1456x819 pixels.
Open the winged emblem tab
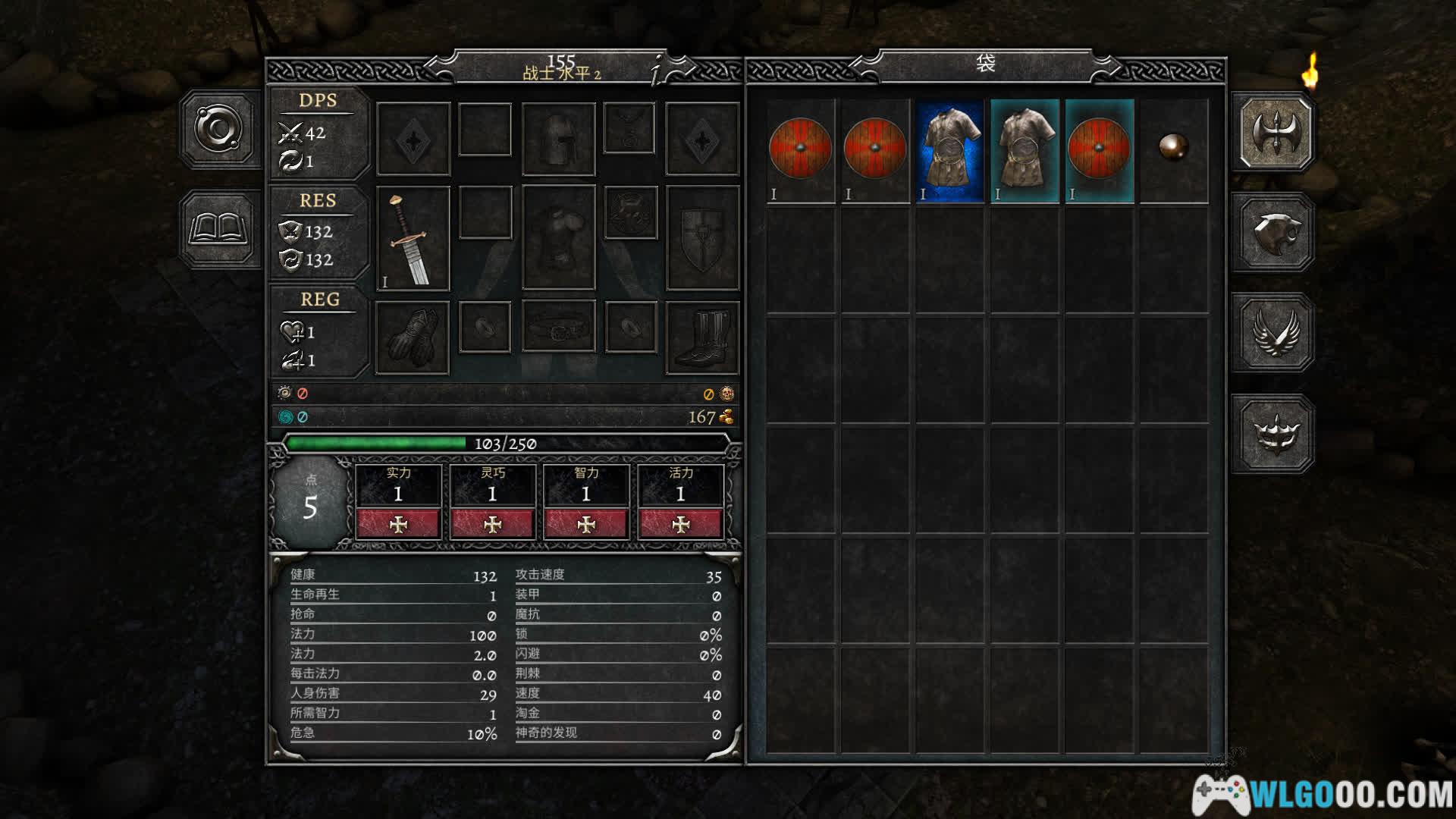pyautogui.click(x=1276, y=333)
